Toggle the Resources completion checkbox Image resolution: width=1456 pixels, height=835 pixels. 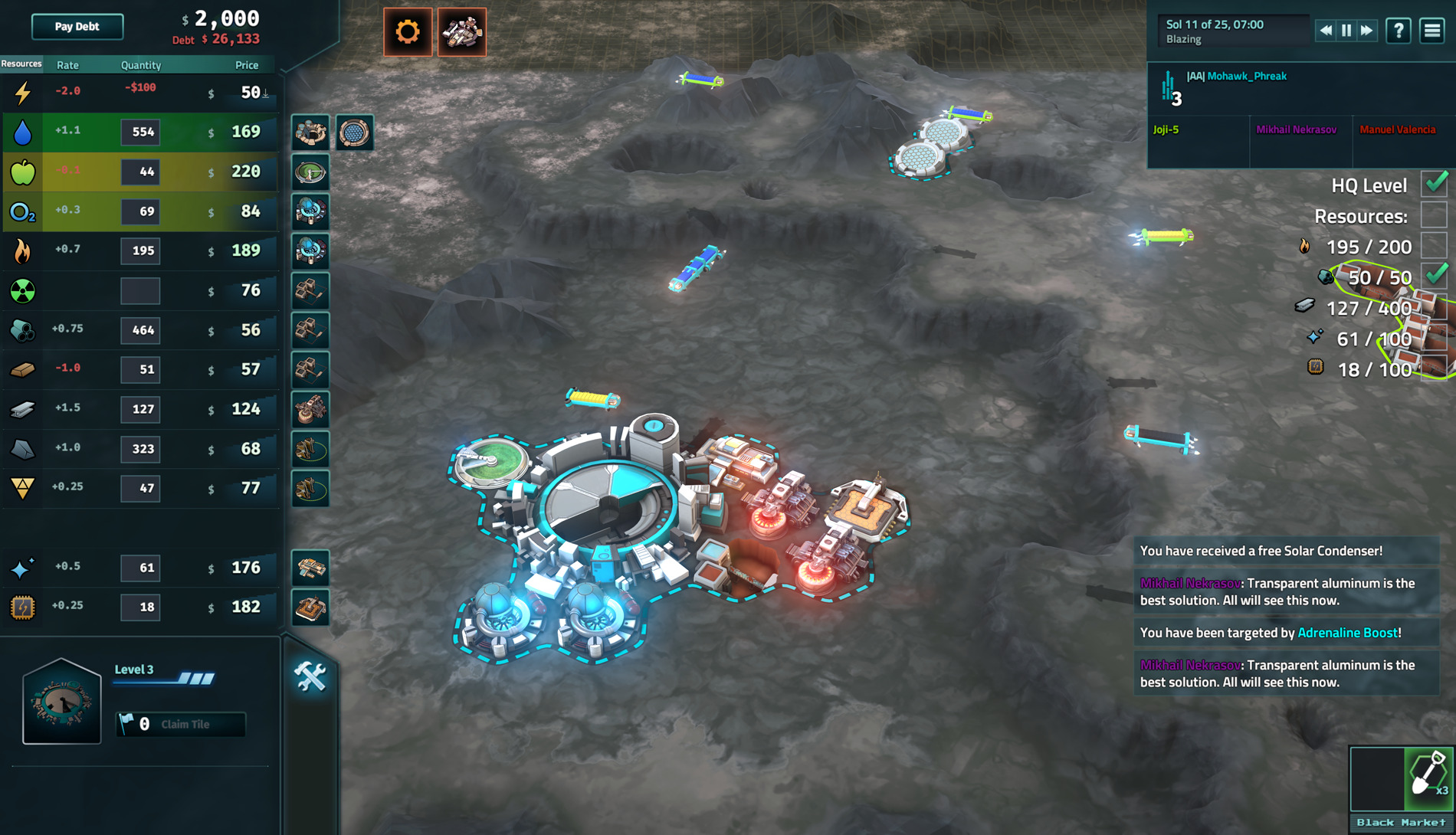click(x=1435, y=215)
